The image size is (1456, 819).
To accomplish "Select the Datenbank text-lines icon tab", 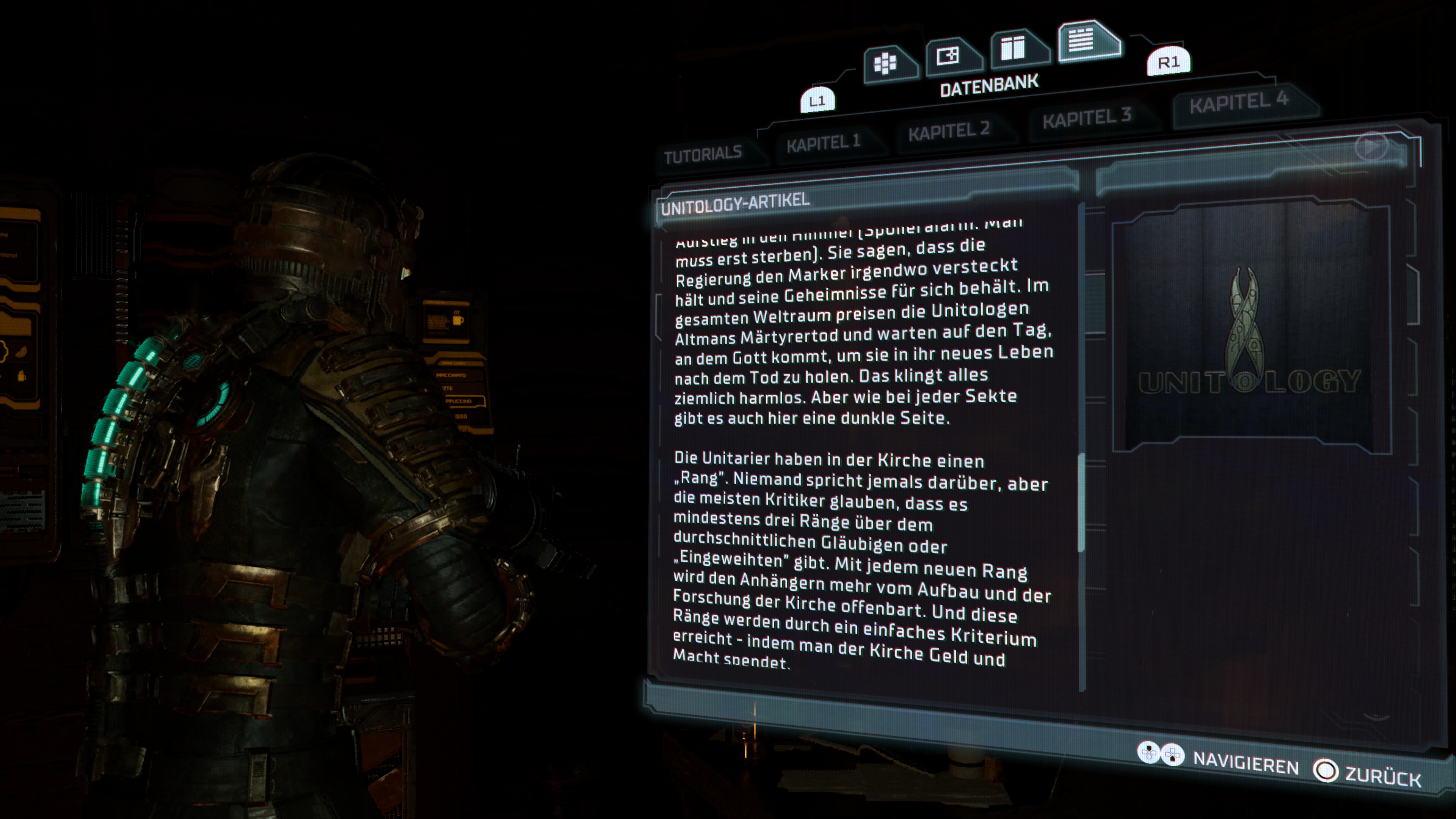I will click(1081, 39).
